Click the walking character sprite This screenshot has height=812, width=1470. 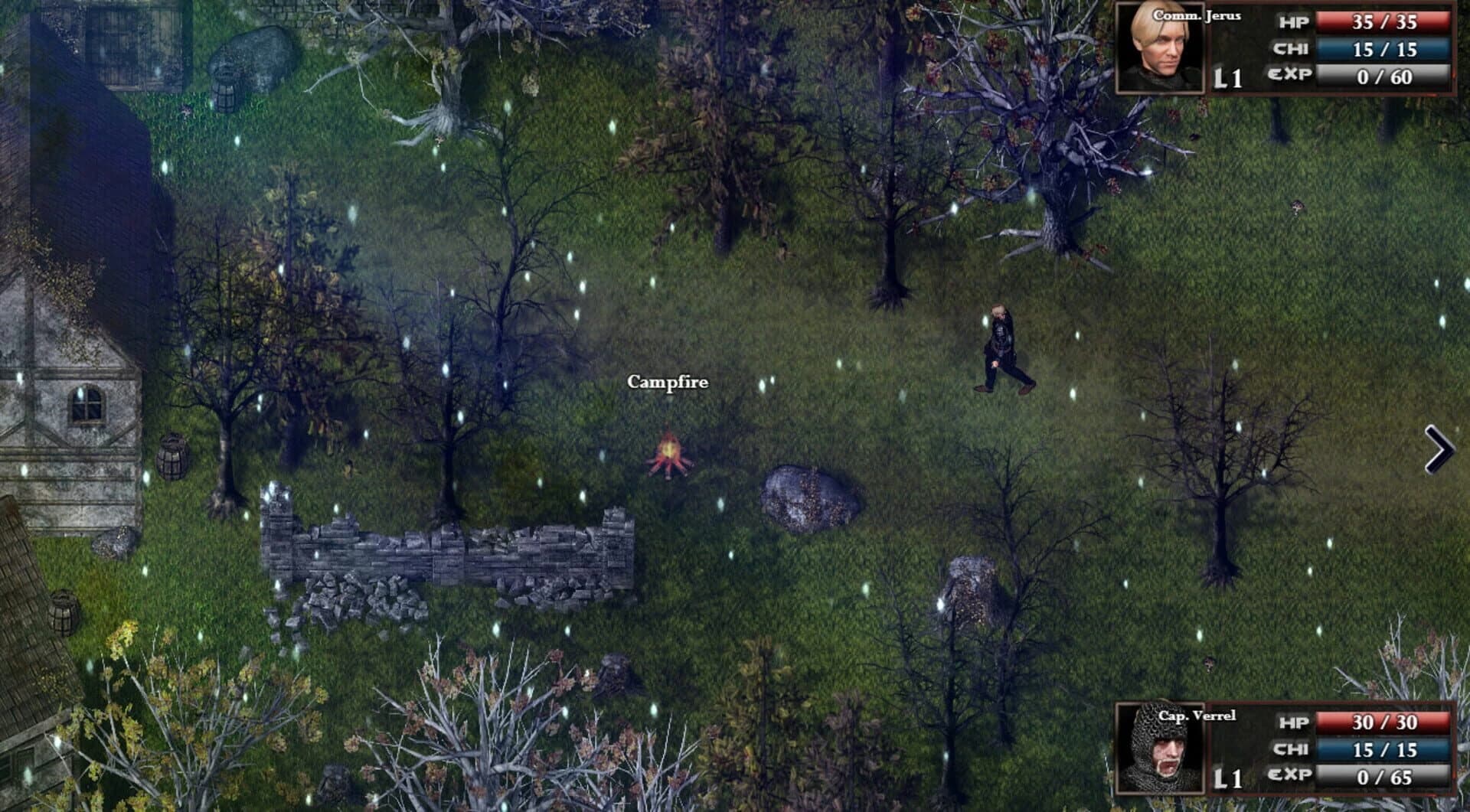pyautogui.click(x=1003, y=348)
